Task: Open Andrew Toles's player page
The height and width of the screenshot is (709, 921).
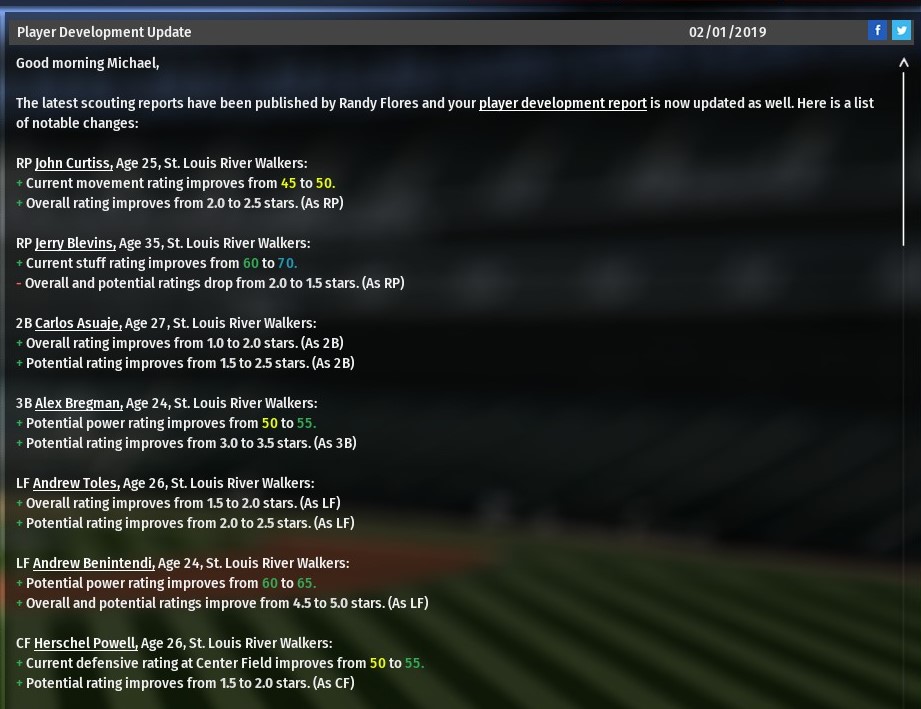Action: [76, 483]
